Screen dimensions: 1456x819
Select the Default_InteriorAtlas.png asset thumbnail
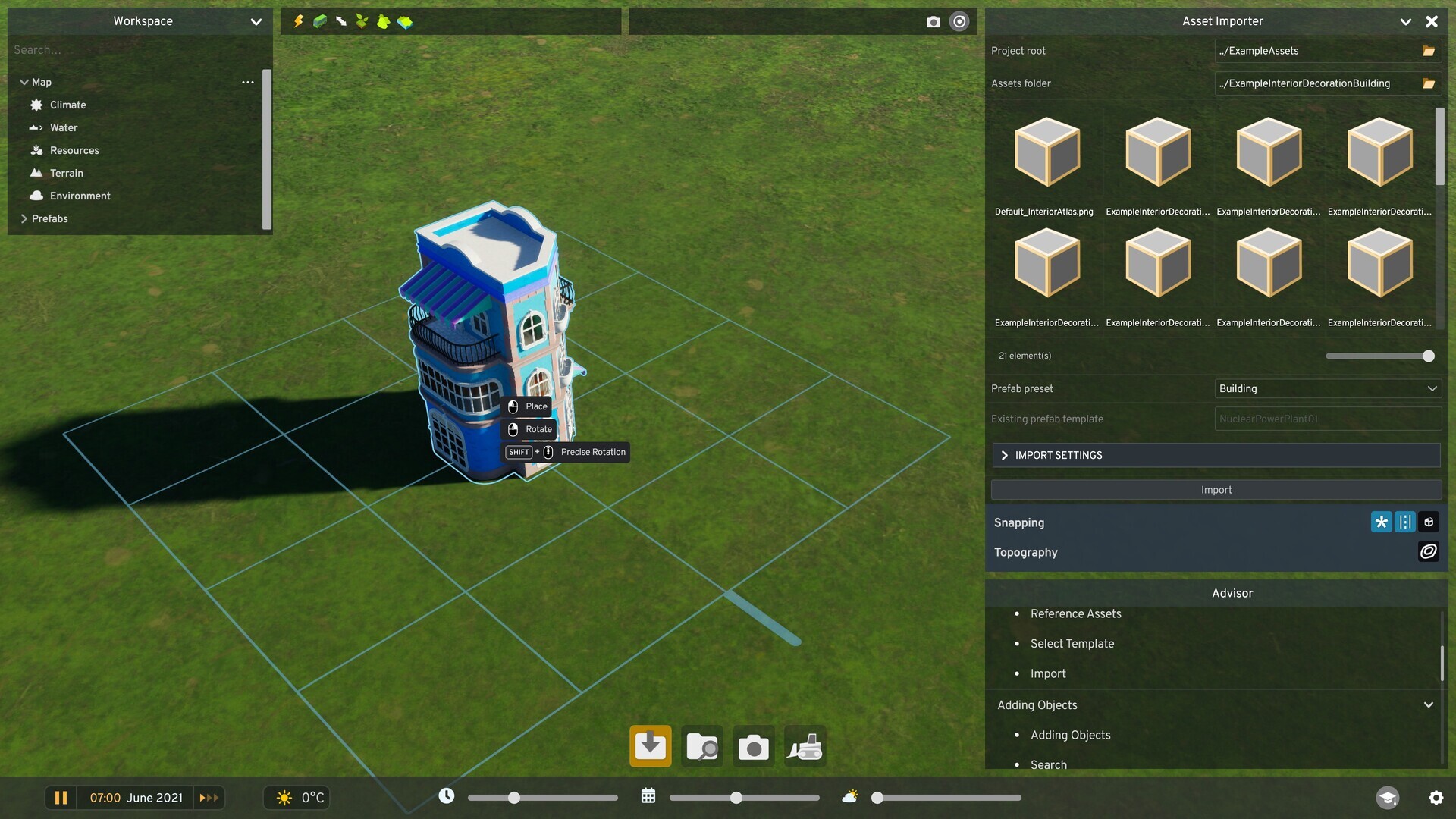tap(1044, 152)
